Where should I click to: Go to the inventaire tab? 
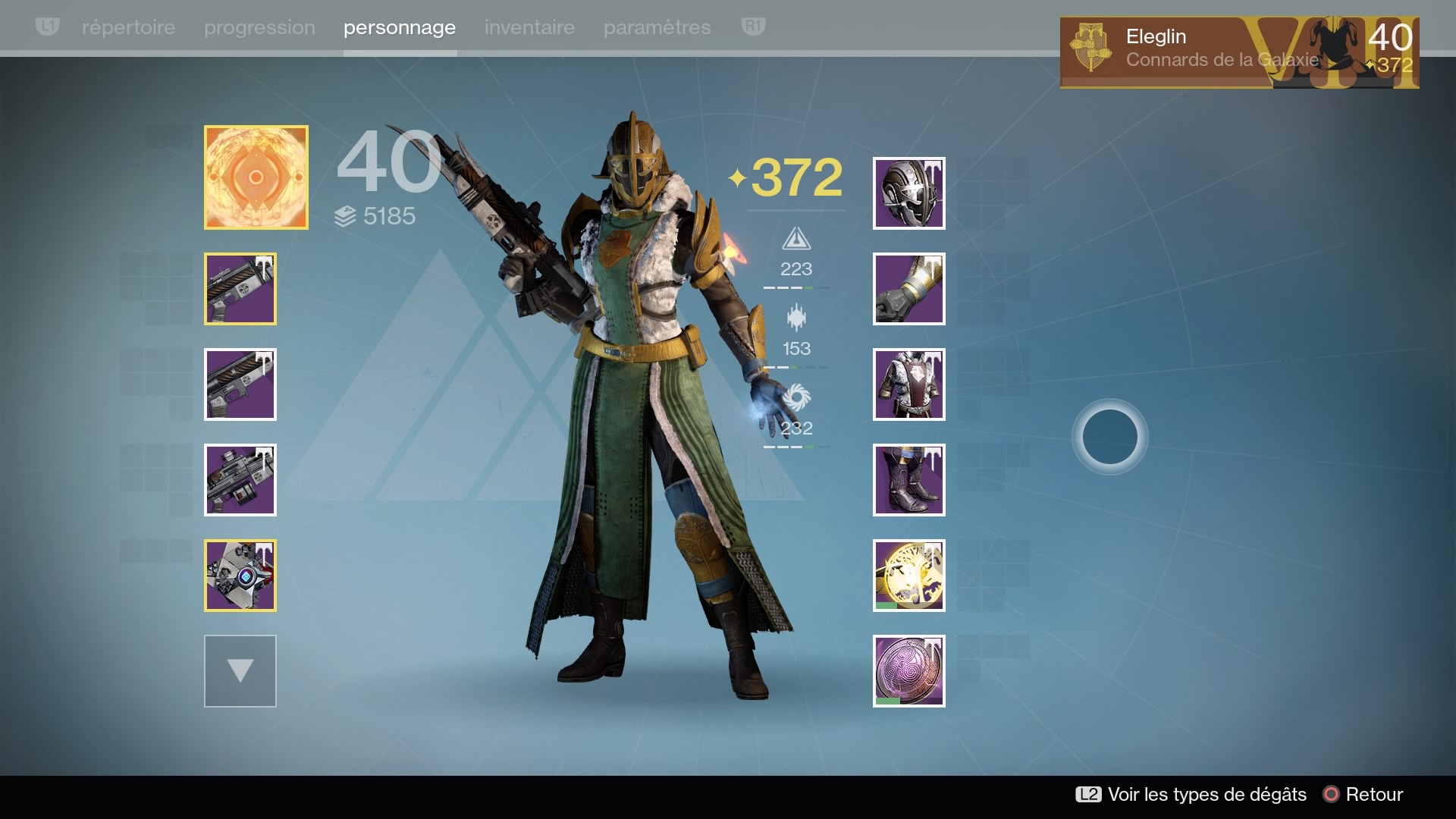click(x=529, y=27)
